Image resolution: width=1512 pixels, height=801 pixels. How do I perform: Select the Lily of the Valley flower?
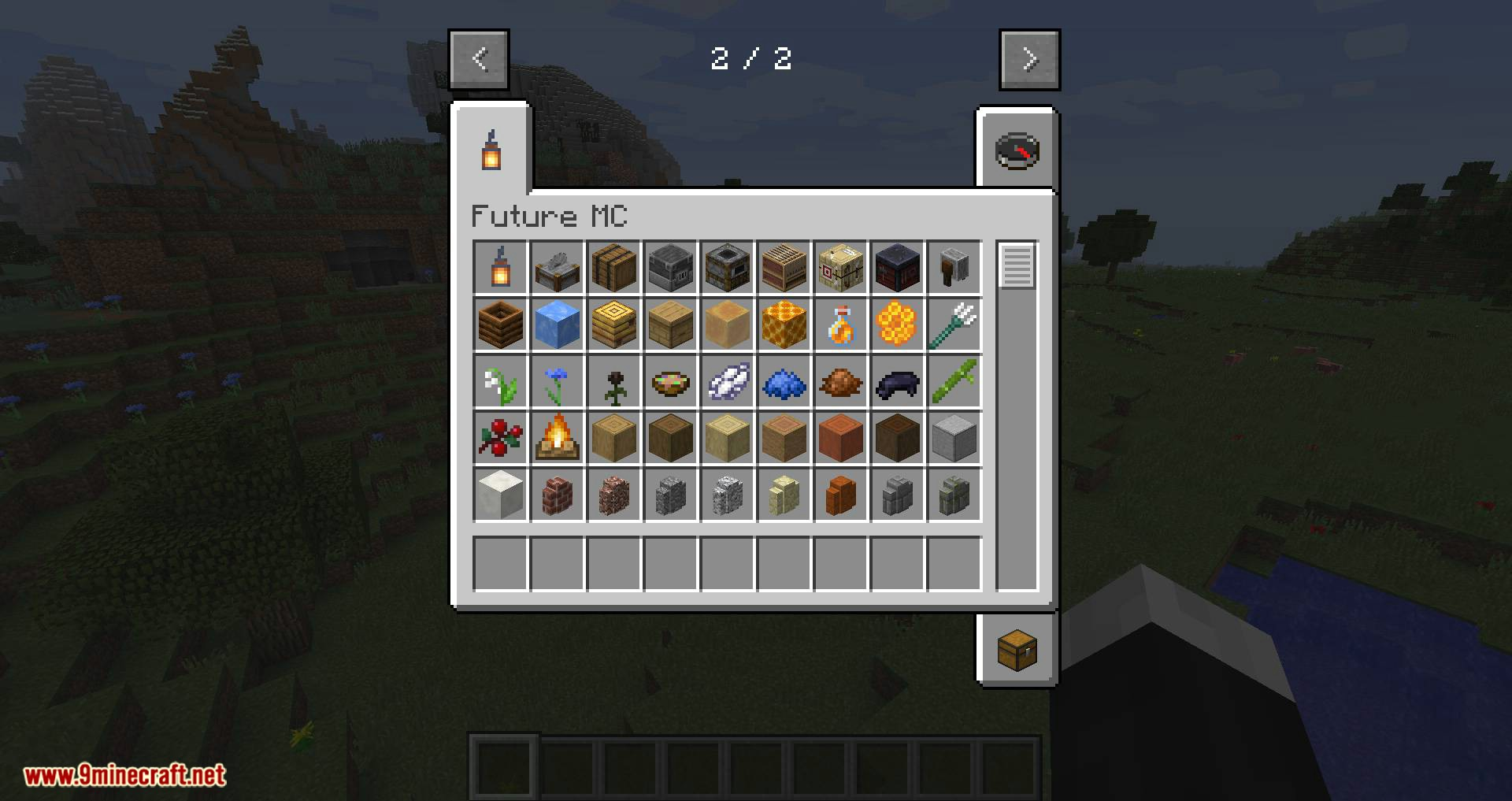501,381
